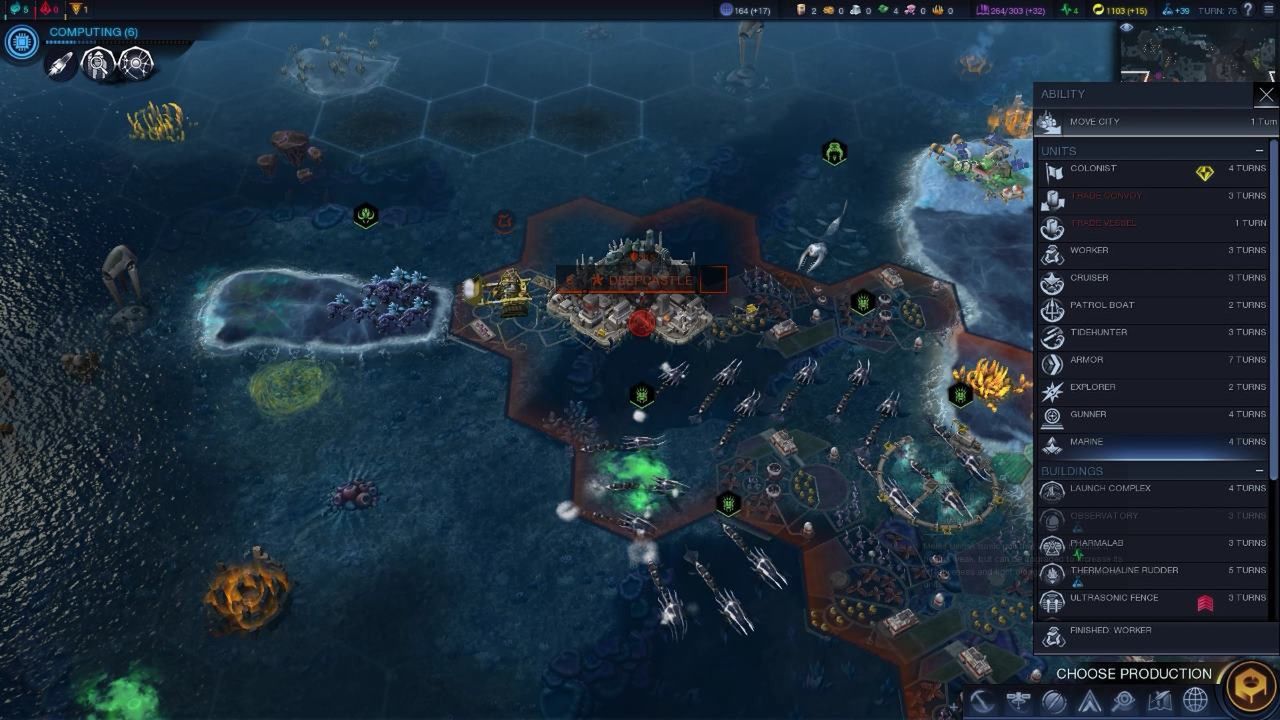Open the Computing research microchip icon

[20, 42]
